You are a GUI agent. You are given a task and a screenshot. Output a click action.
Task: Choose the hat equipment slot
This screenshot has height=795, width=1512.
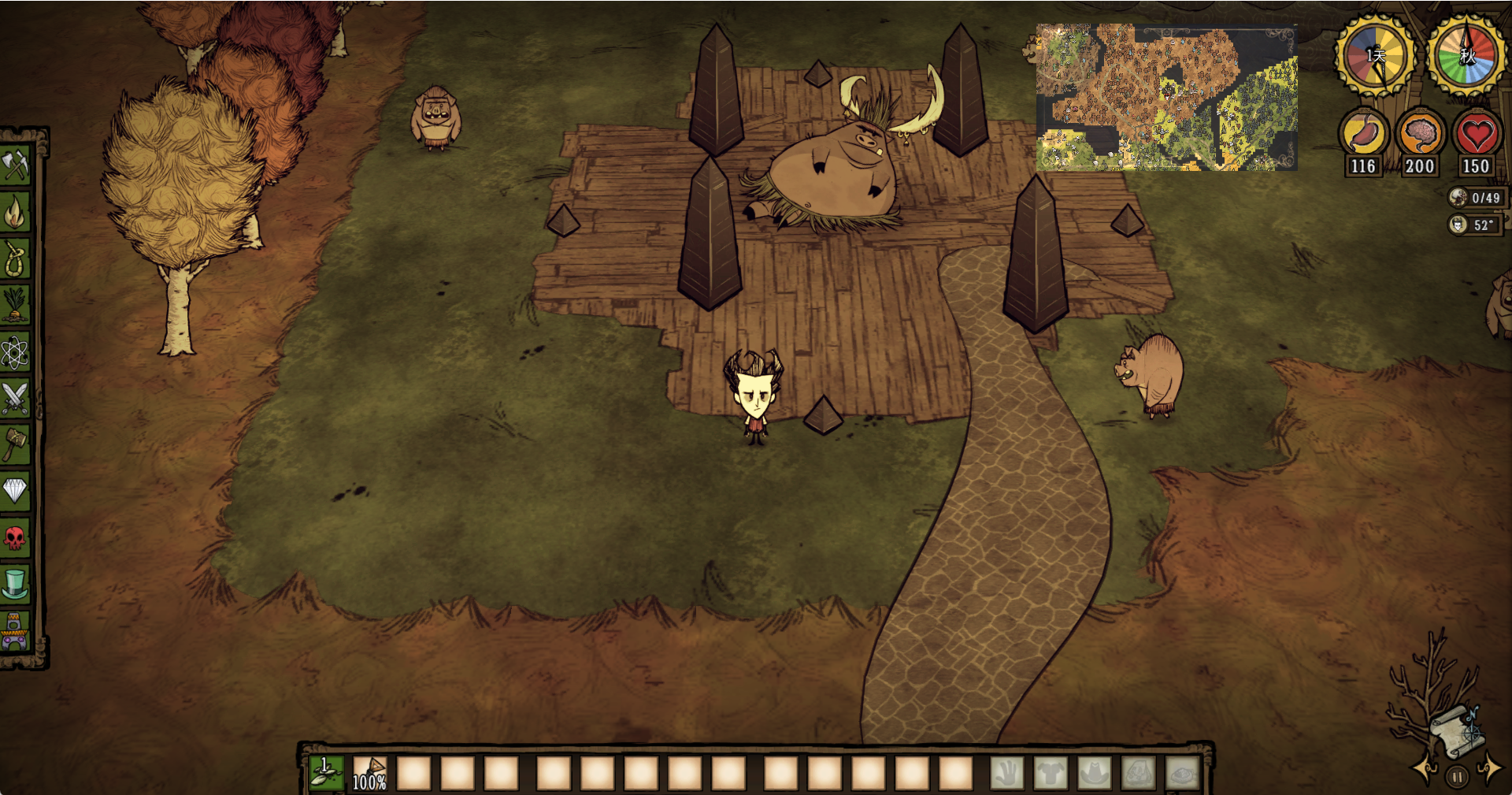point(1094,773)
